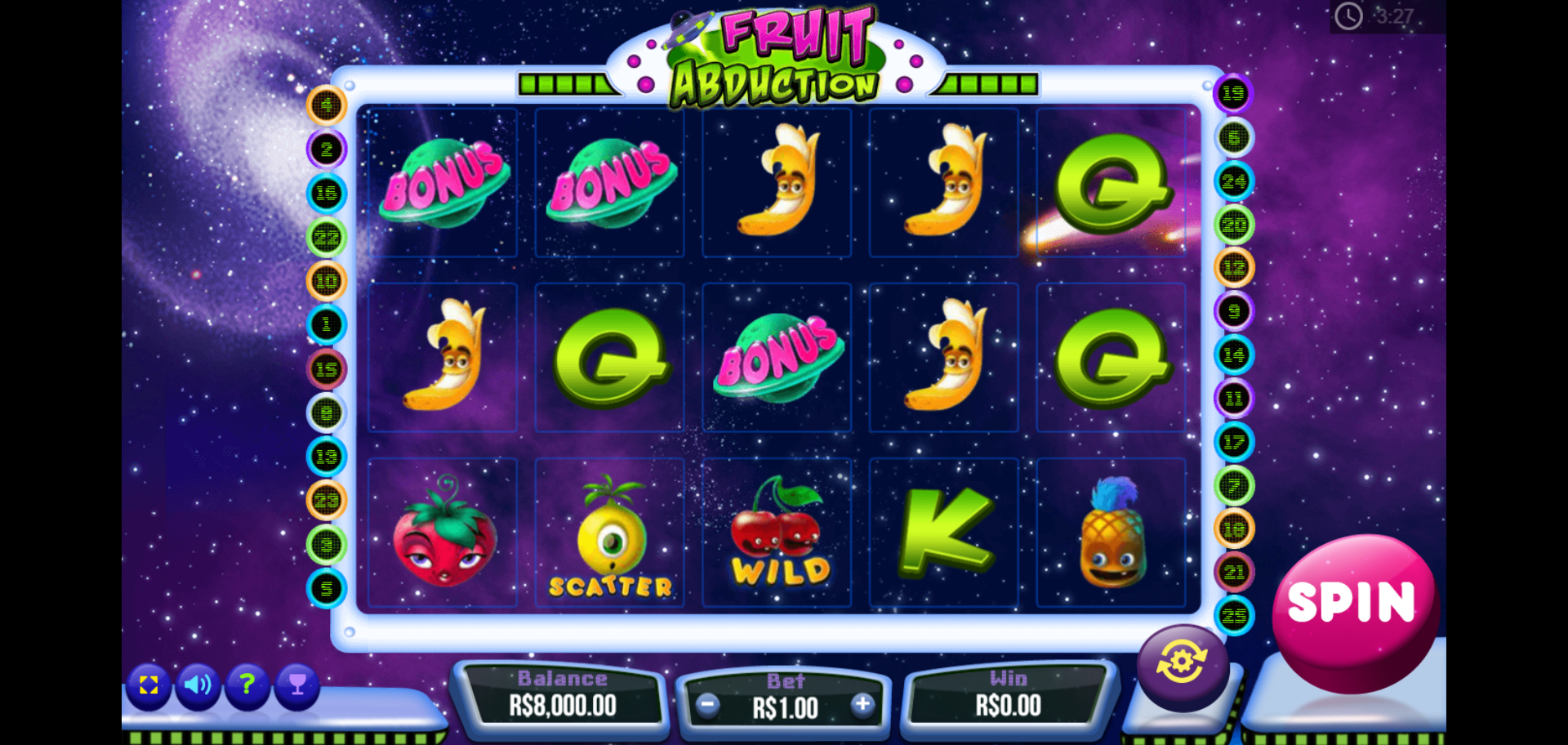Select payline number 4 marker
Screen dimensions: 1568x745
click(327, 105)
